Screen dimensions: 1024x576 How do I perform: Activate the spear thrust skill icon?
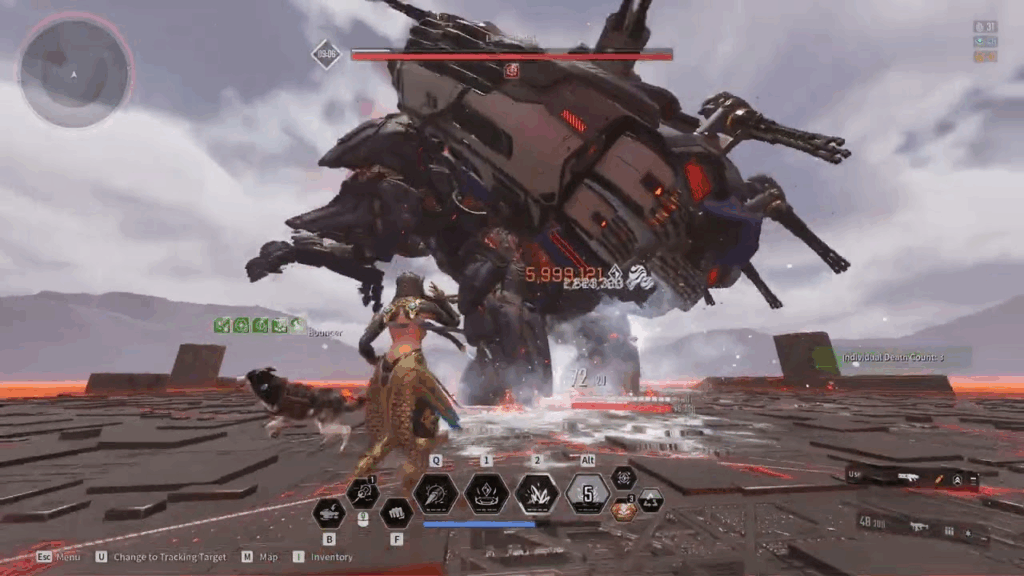(436, 493)
